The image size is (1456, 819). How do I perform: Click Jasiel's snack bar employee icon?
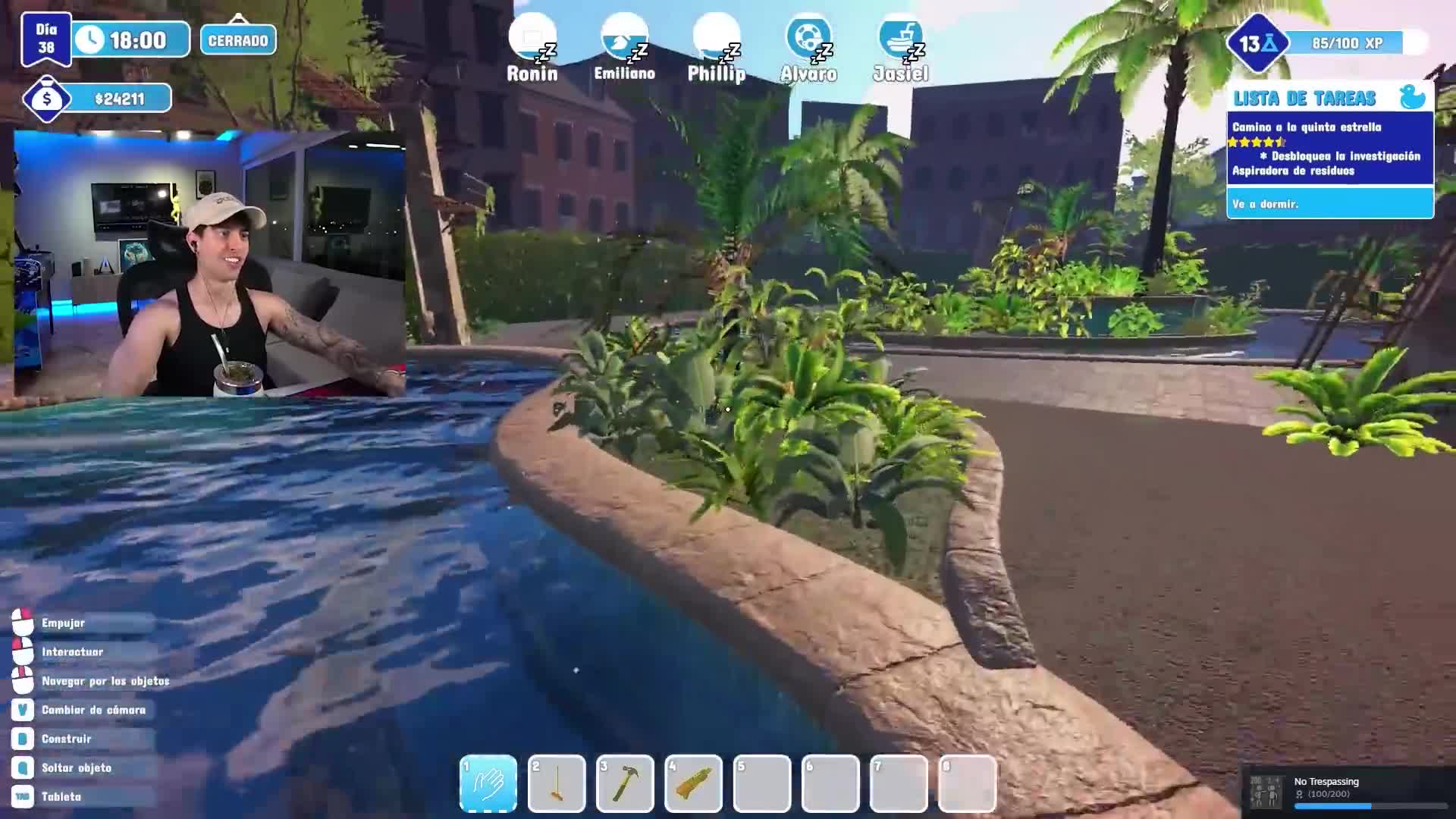point(899,36)
